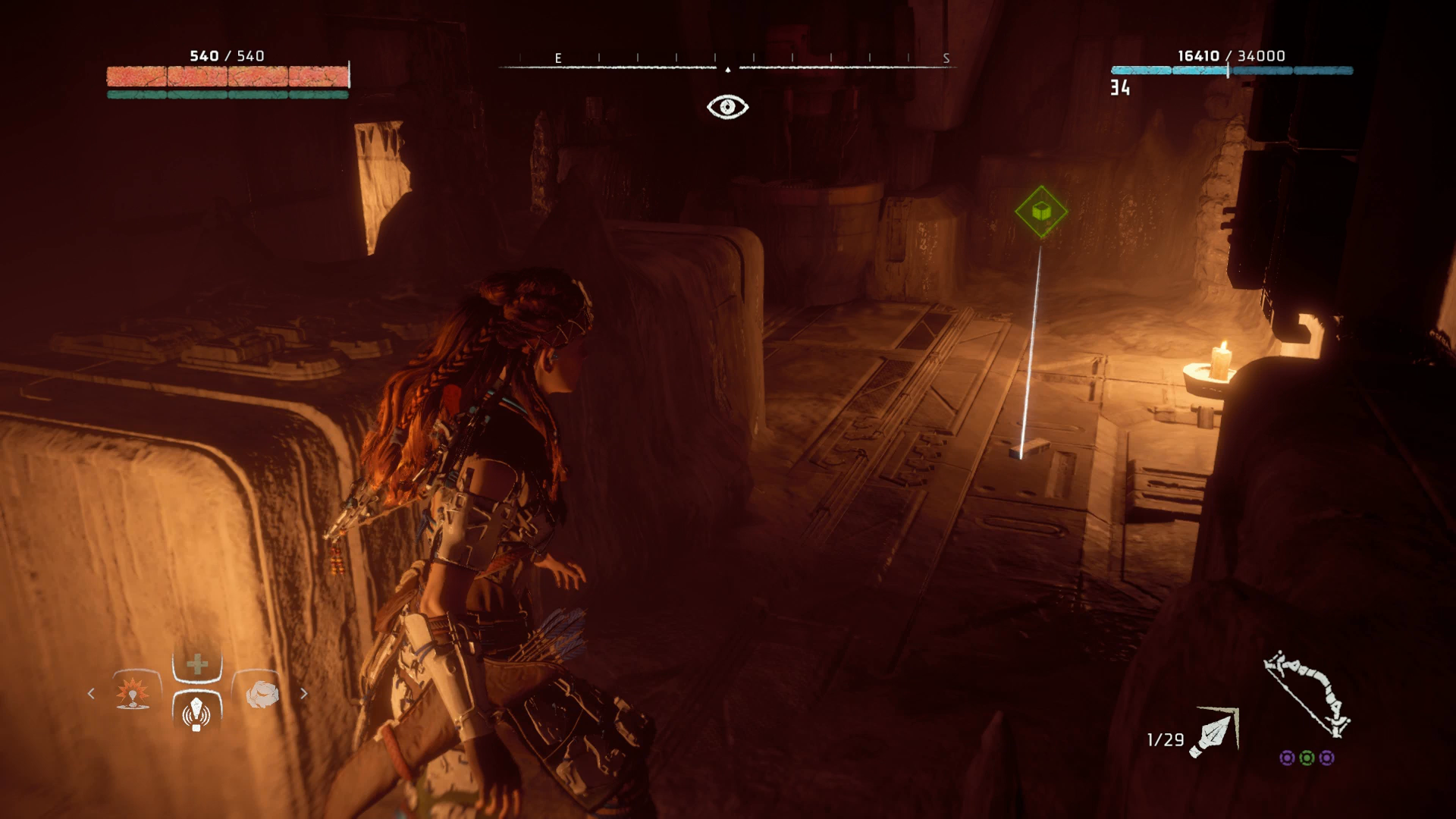1456x819 pixels.
Task: Click the E east marker on compass
Action: (x=559, y=56)
